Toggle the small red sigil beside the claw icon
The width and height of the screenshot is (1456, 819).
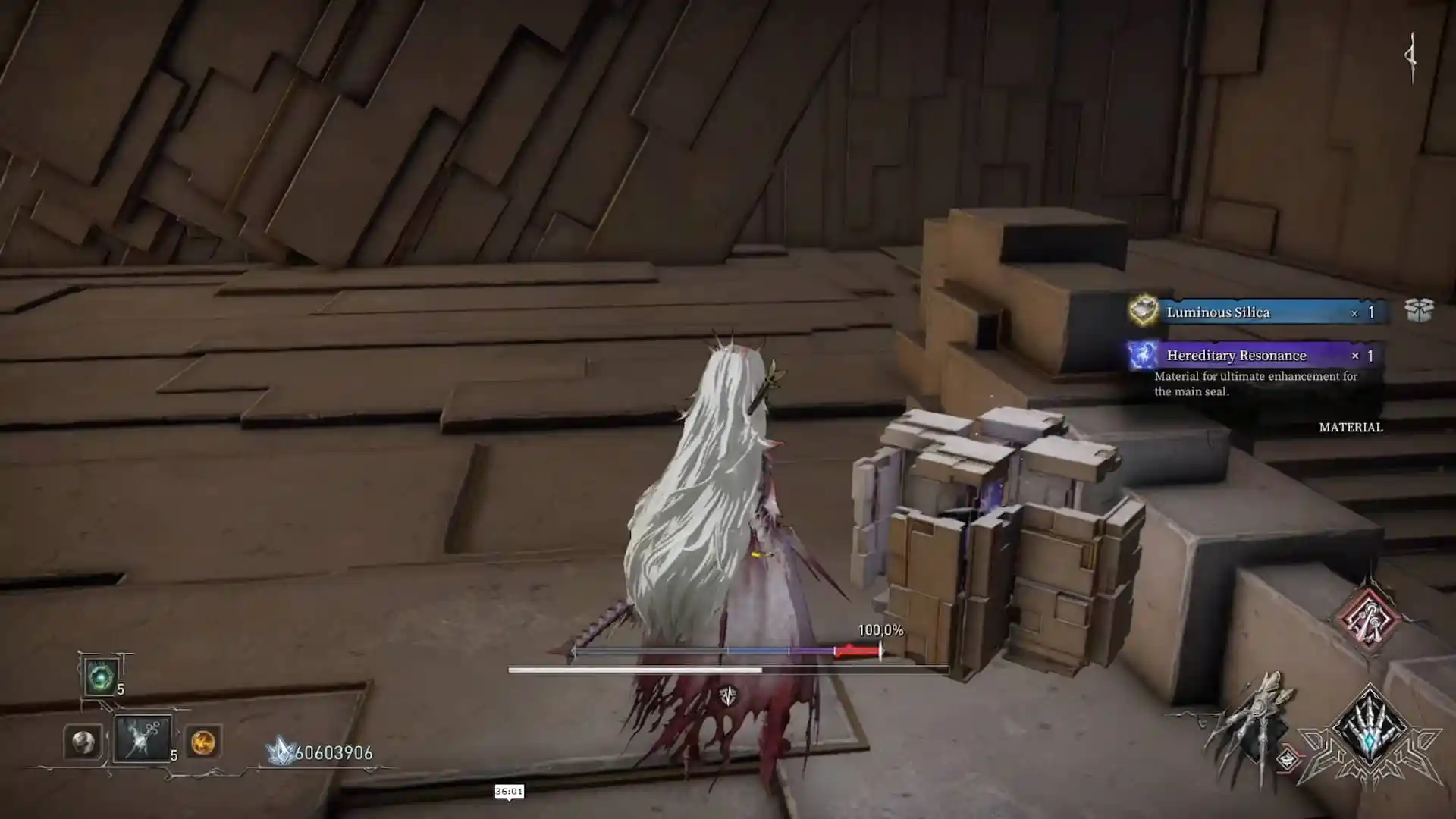(1287, 758)
